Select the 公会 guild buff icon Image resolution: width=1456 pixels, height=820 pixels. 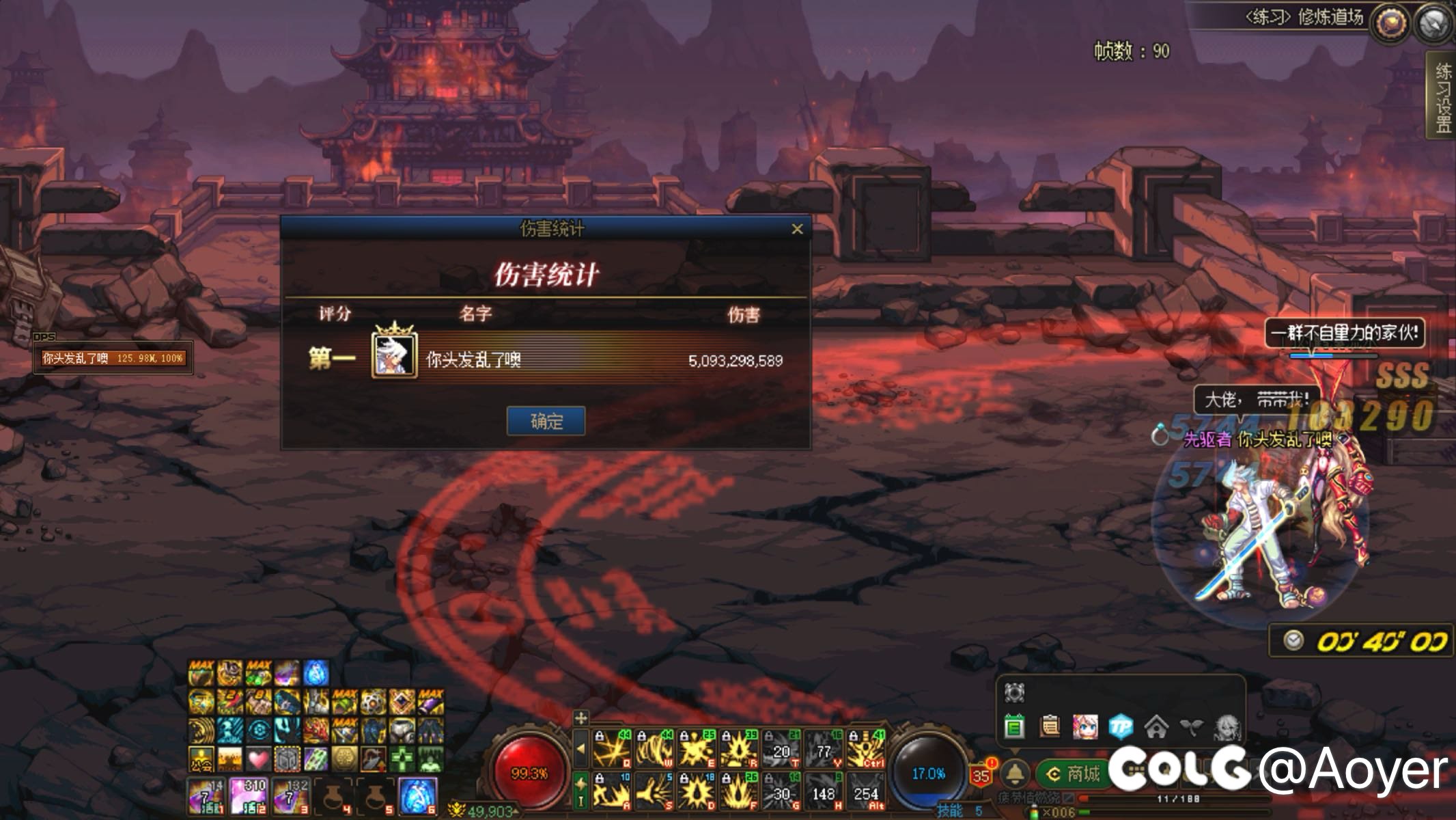201,759
